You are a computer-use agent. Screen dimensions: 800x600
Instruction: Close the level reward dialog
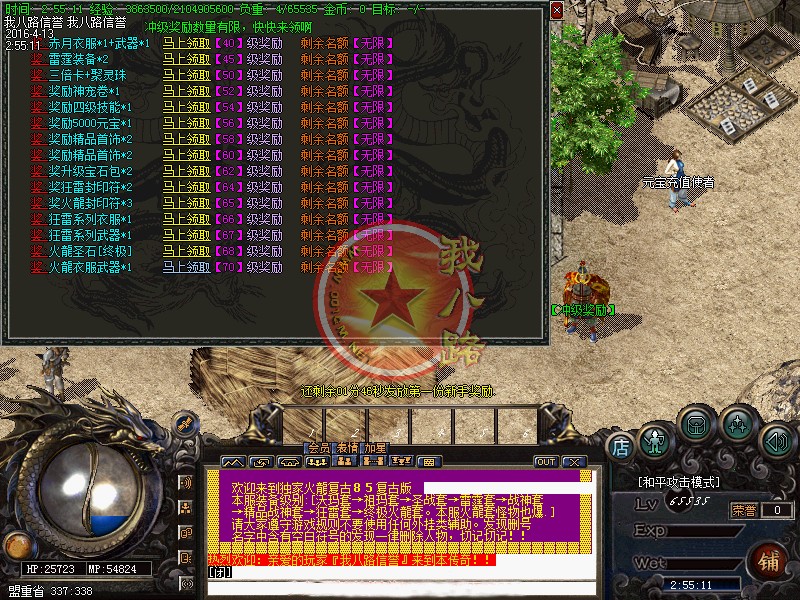tap(557, 9)
